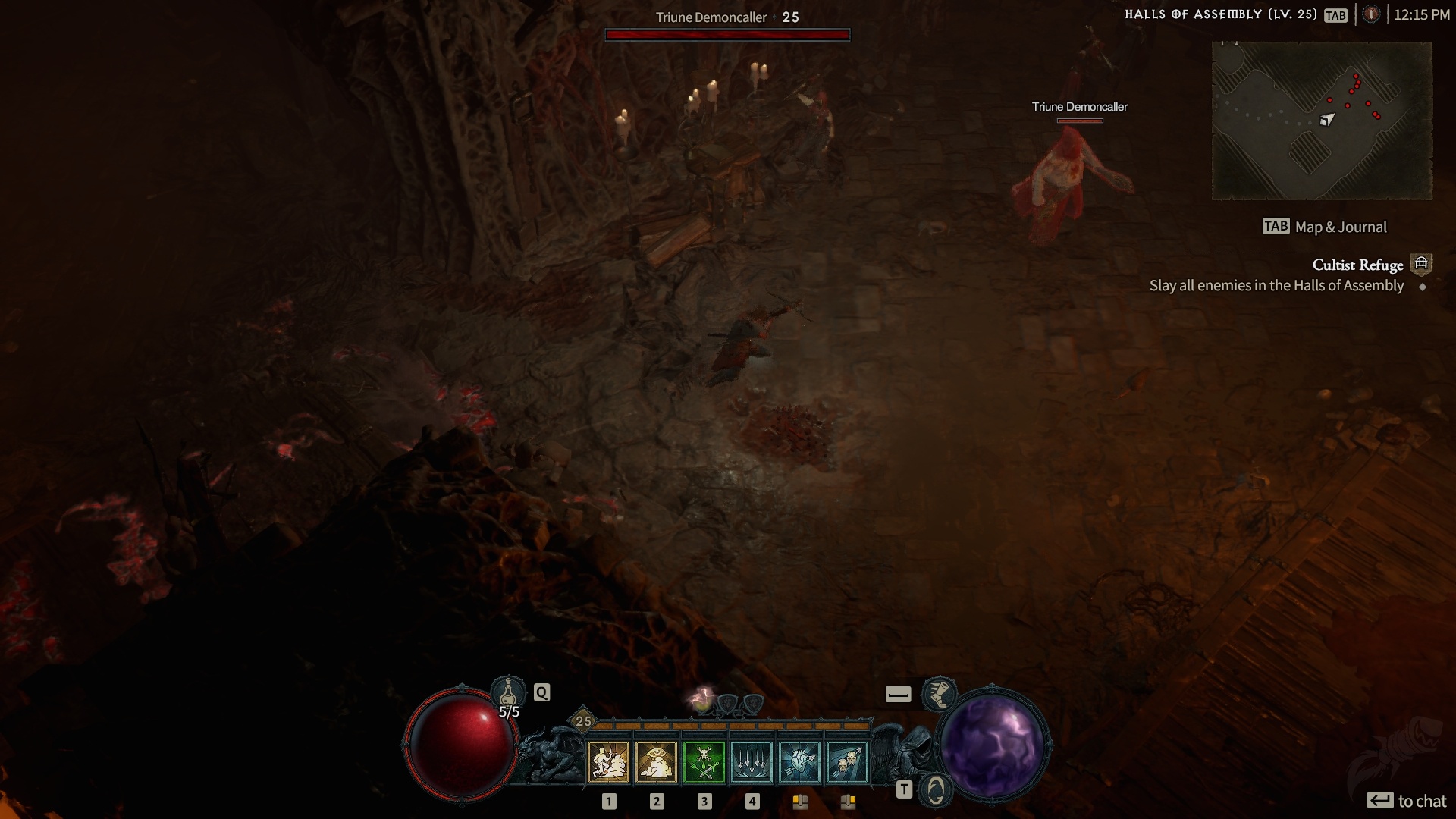Screen dimensions: 1456x819
Task: Use the arrow-pierced heart skill
Action: tap(799, 761)
